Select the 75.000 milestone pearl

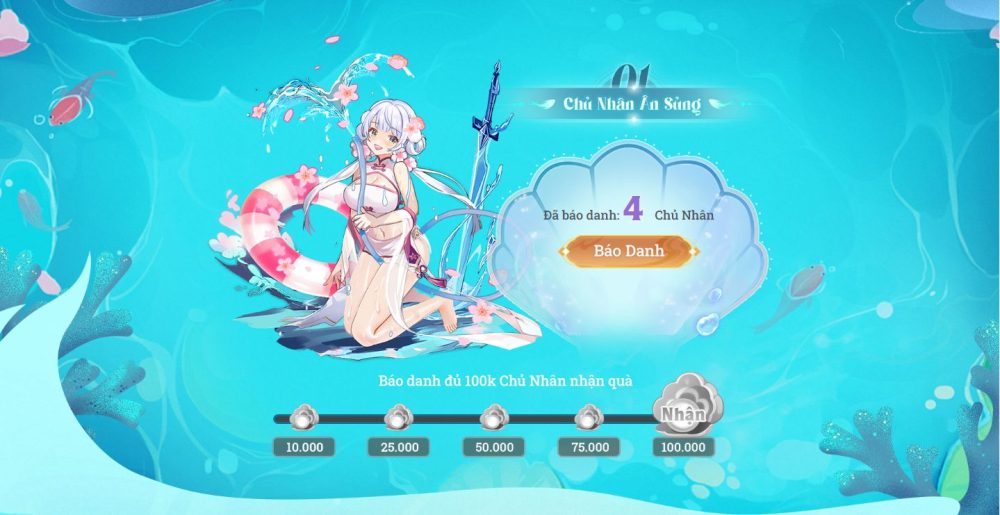588,417
